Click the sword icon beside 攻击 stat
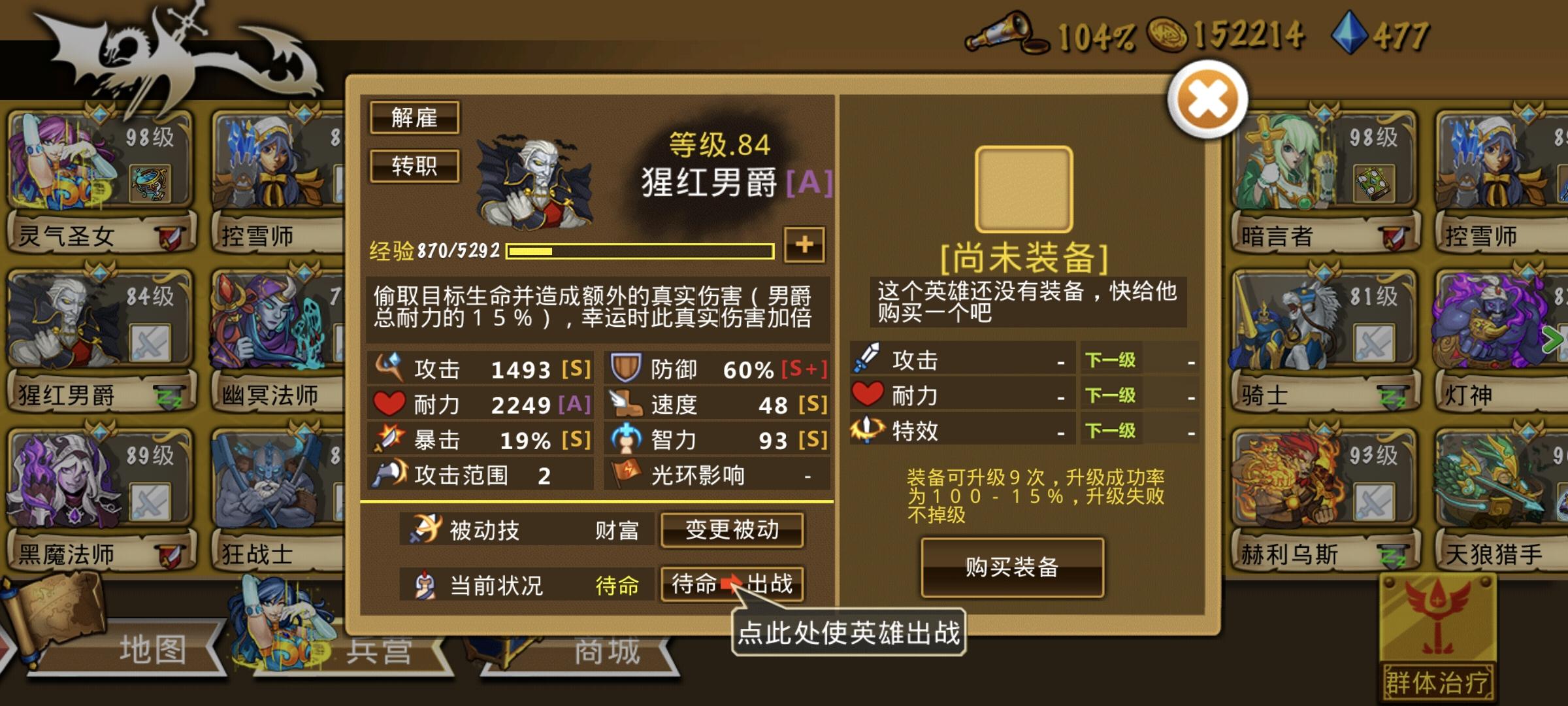This screenshot has width=1568, height=706. [389, 368]
